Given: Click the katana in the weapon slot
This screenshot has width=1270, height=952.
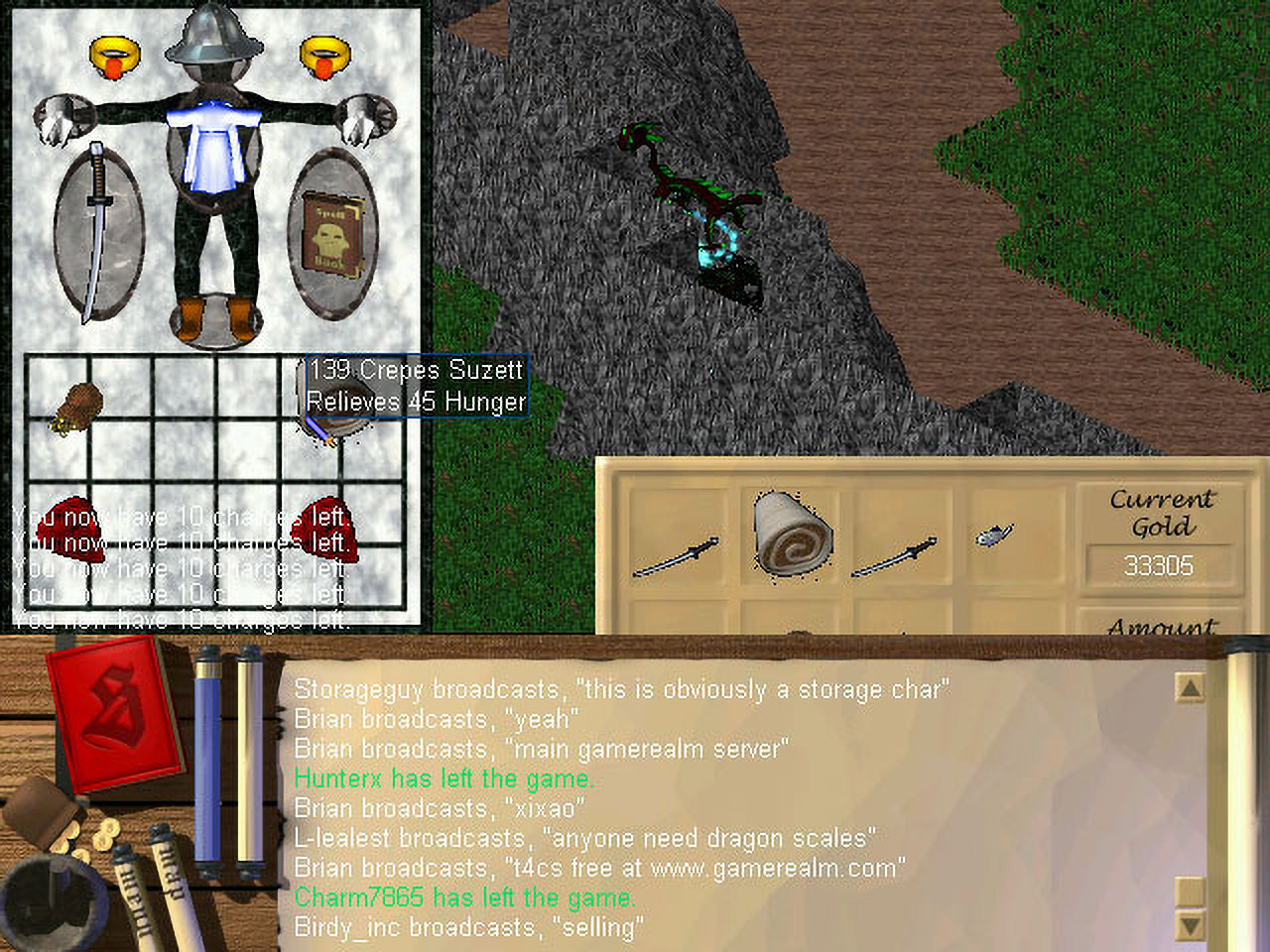Looking at the screenshot, I should [x=97, y=233].
